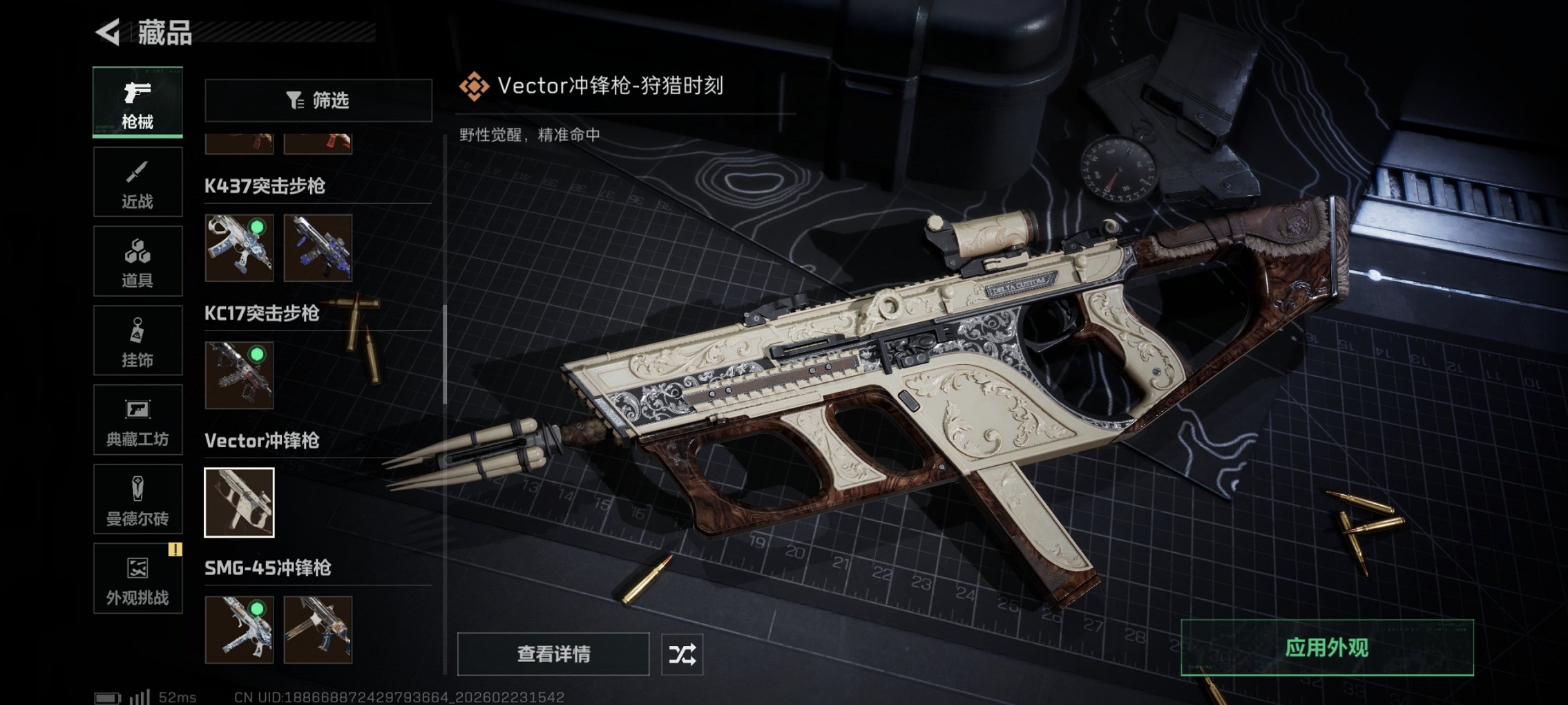The width and height of the screenshot is (1568, 705).
Task: Switch to the 道具 items category
Action: pos(137,261)
